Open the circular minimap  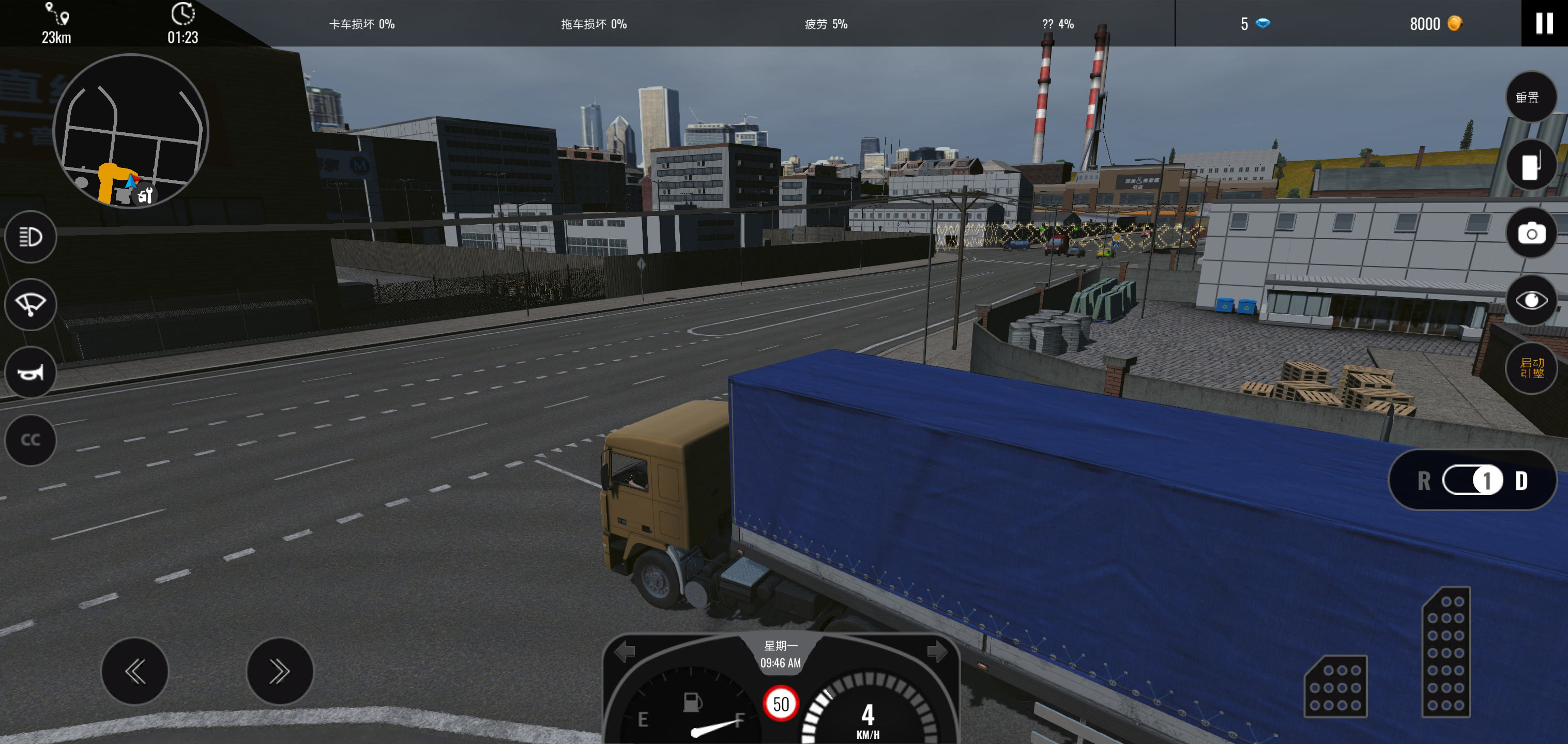pyautogui.click(x=131, y=131)
